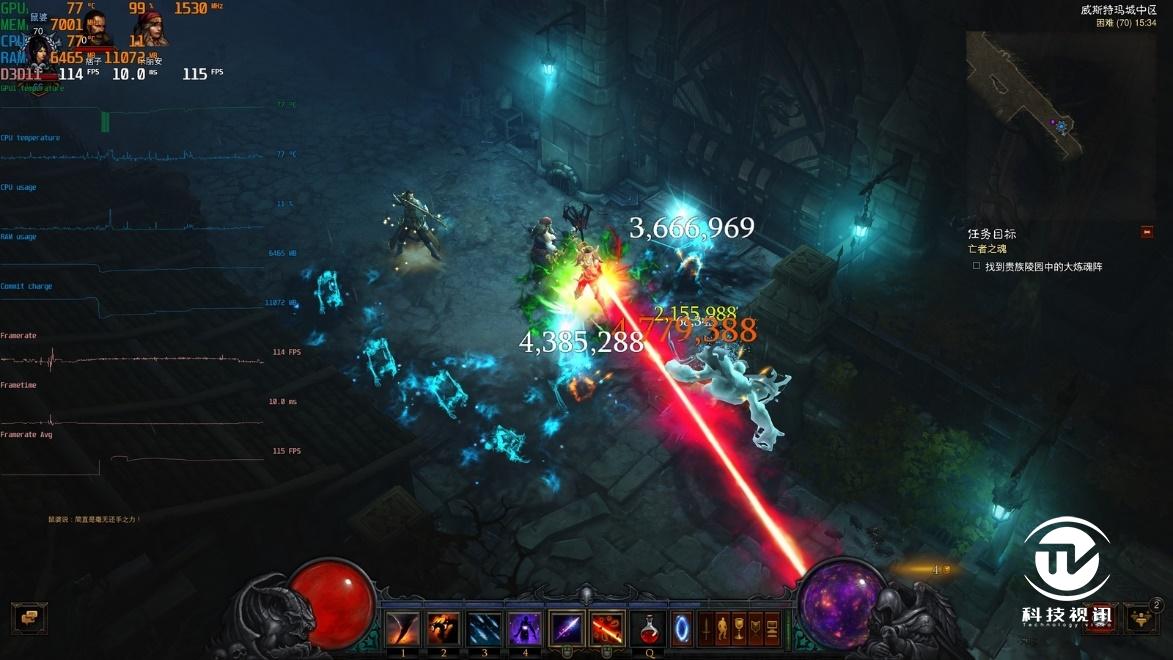Image resolution: width=1173 pixels, height=660 pixels.
Task: Use the fiery companion skill in slot 2
Action: [444, 629]
